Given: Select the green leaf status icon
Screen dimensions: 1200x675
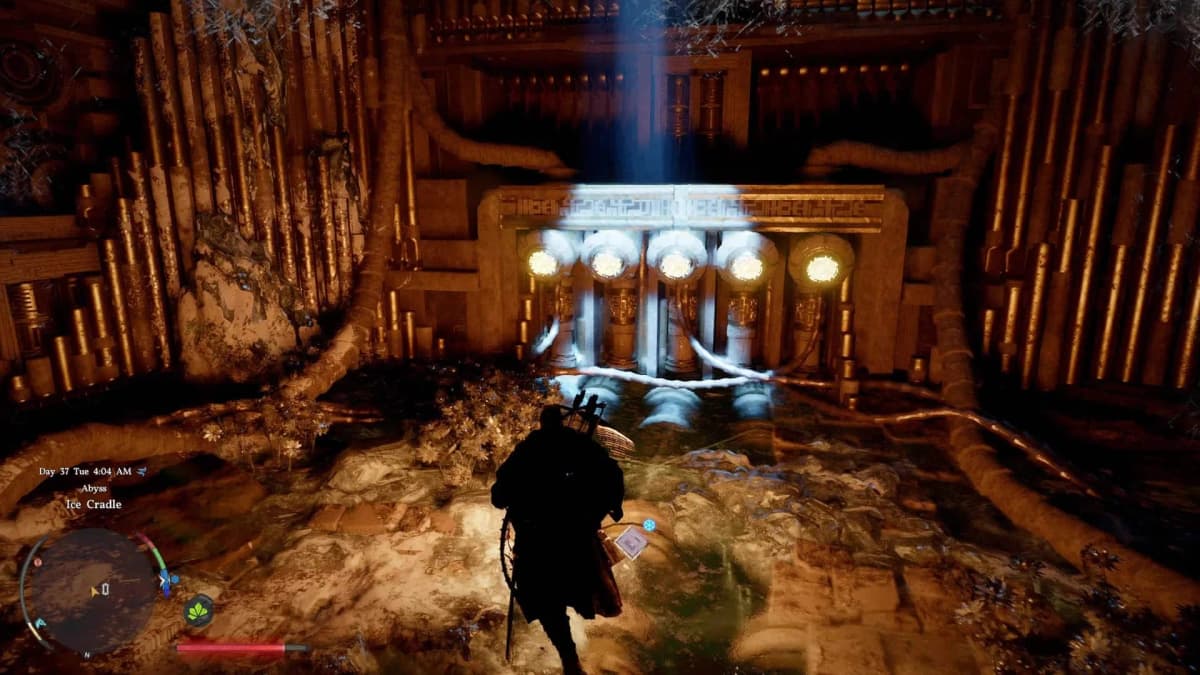Looking at the screenshot, I should [x=199, y=610].
